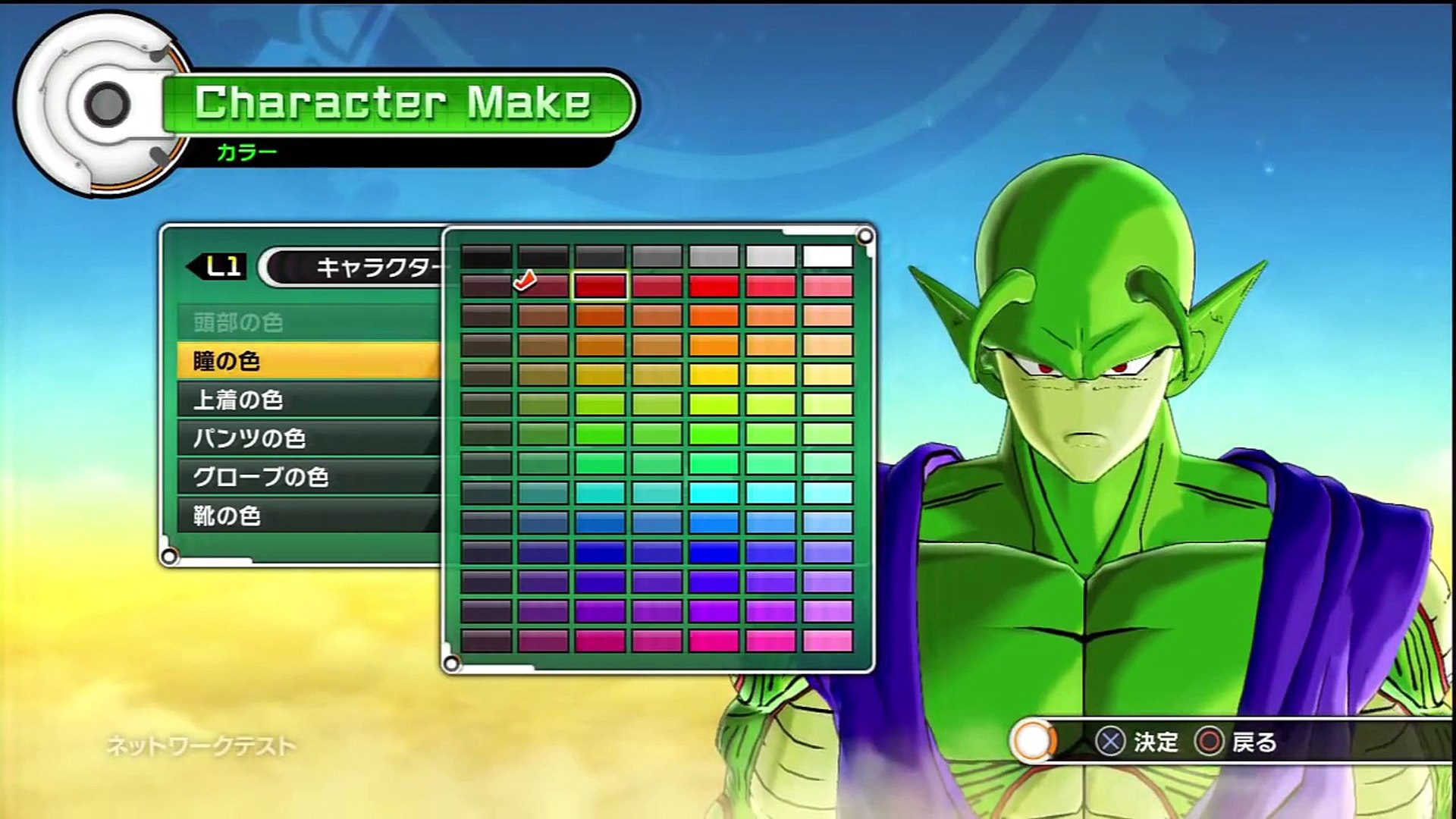1456x819 pixels.
Task: Pick the highlighted dark red swatch
Action: (x=600, y=286)
